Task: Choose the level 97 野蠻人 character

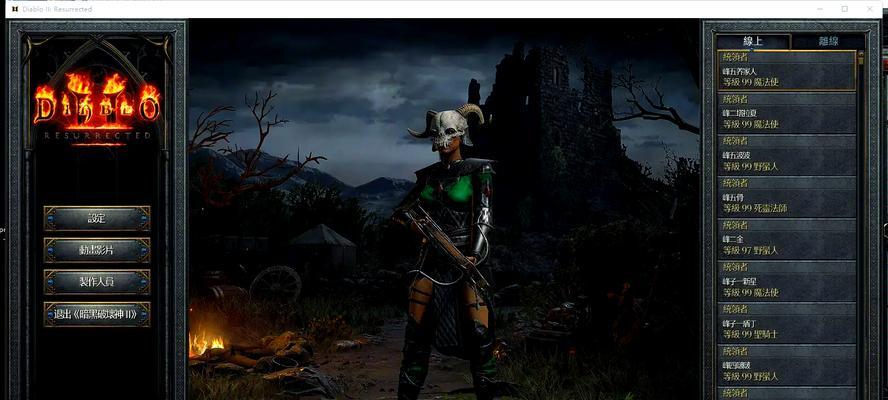Action: [x=787, y=244]
